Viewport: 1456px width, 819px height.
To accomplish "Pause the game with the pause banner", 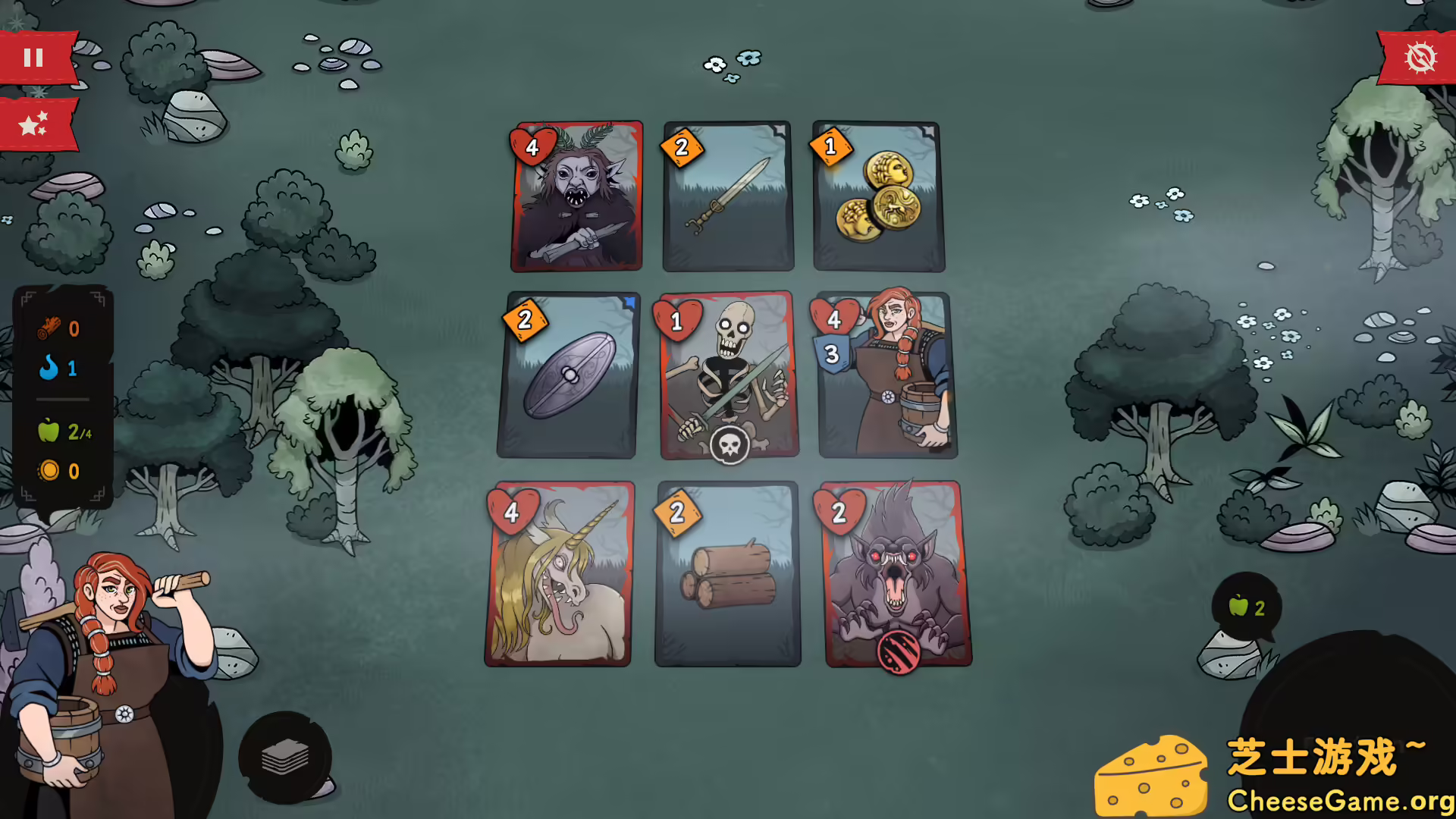I will coord(35,56).
